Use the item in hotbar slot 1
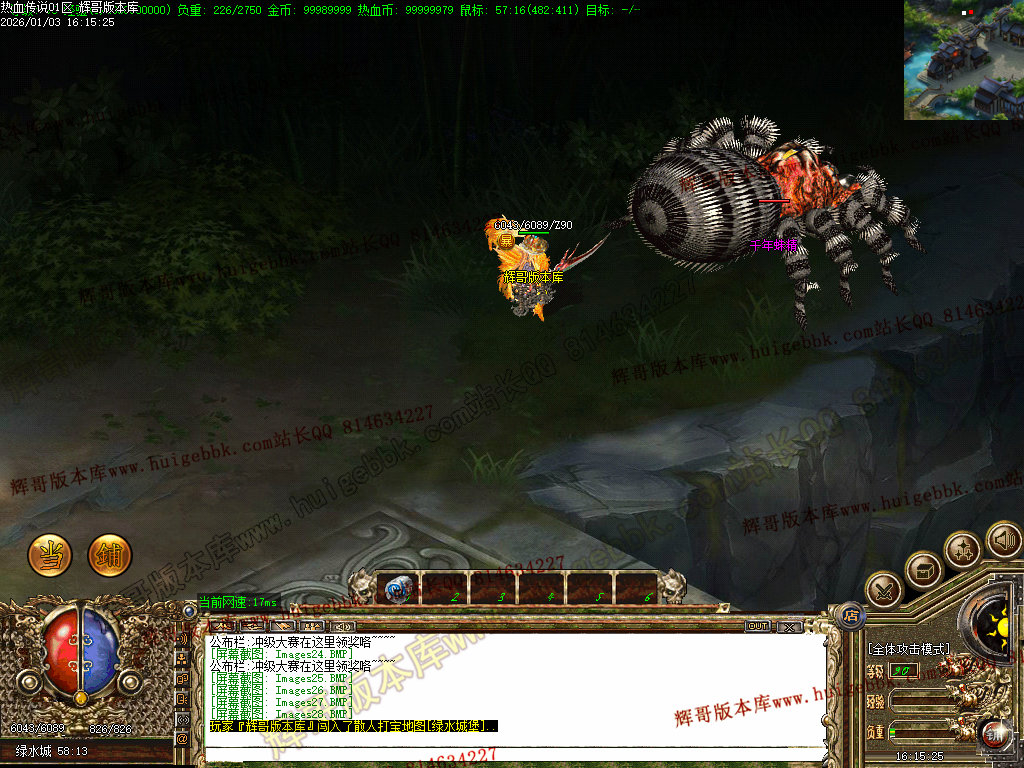Screen dimensions: 1024x768 point(397,588)
